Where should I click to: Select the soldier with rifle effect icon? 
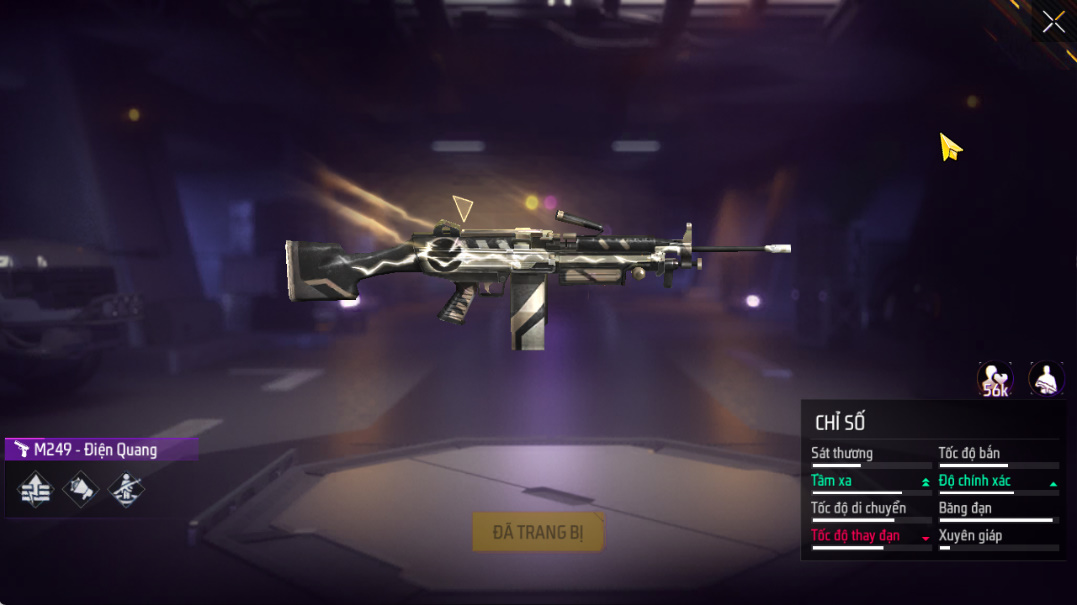[126, 489]
